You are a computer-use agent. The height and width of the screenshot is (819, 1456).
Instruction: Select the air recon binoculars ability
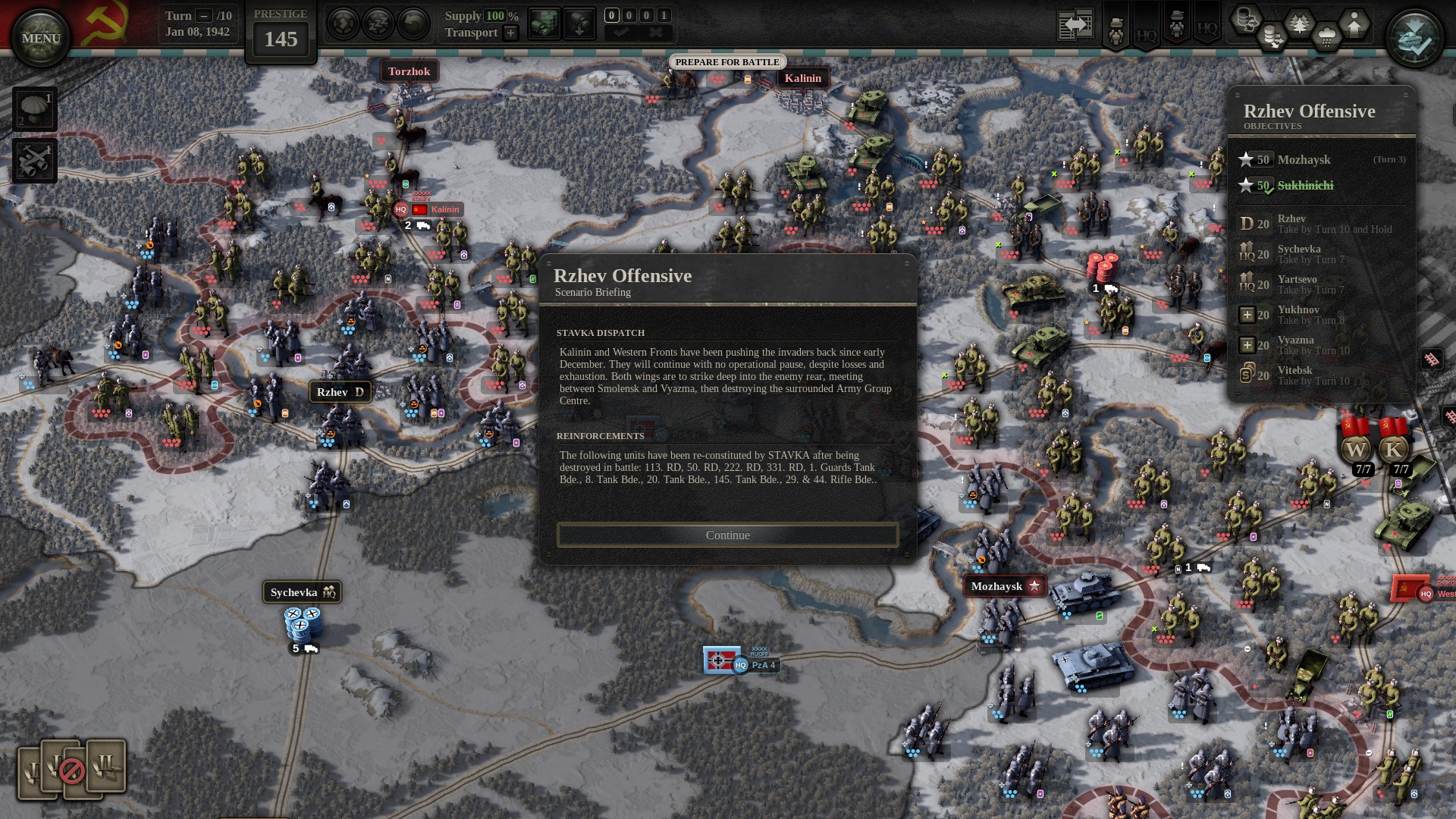pyautogui.click(x=35, y=161)
